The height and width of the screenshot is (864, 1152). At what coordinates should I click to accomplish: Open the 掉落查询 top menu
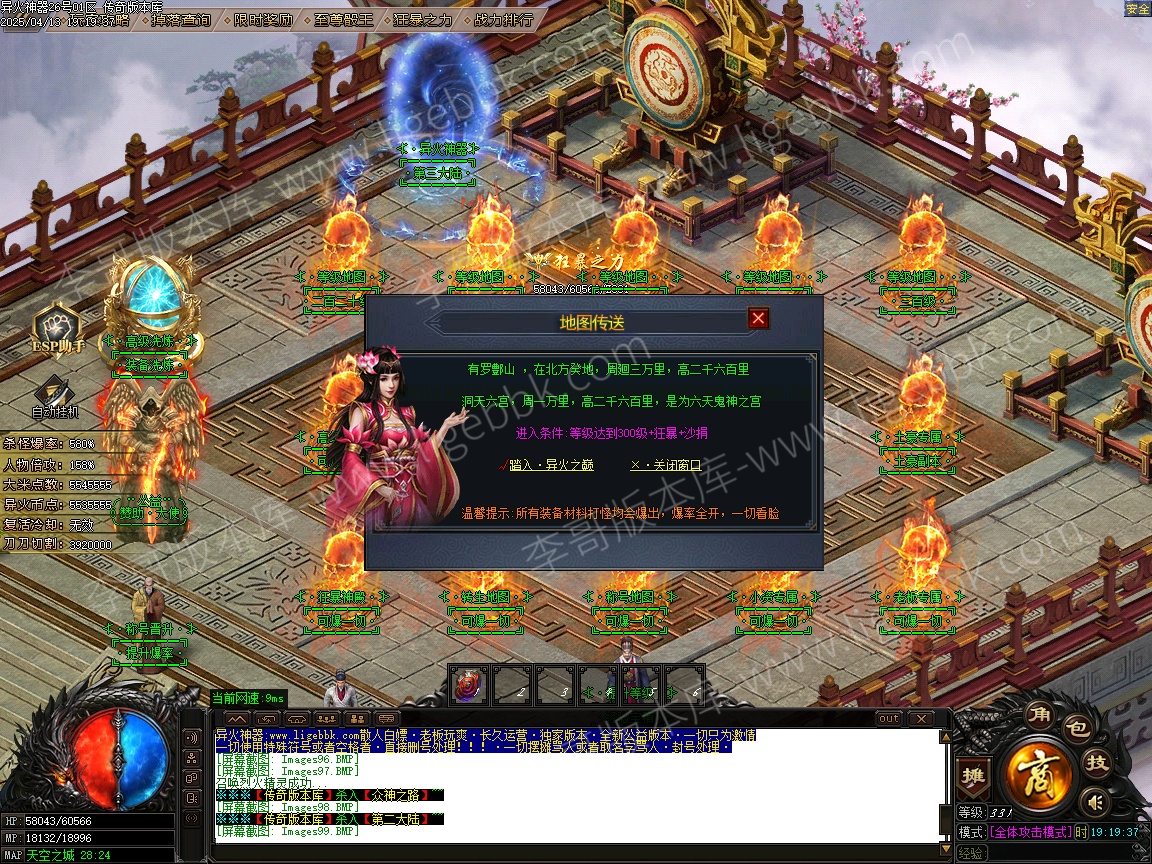click(x=181, y=19)
